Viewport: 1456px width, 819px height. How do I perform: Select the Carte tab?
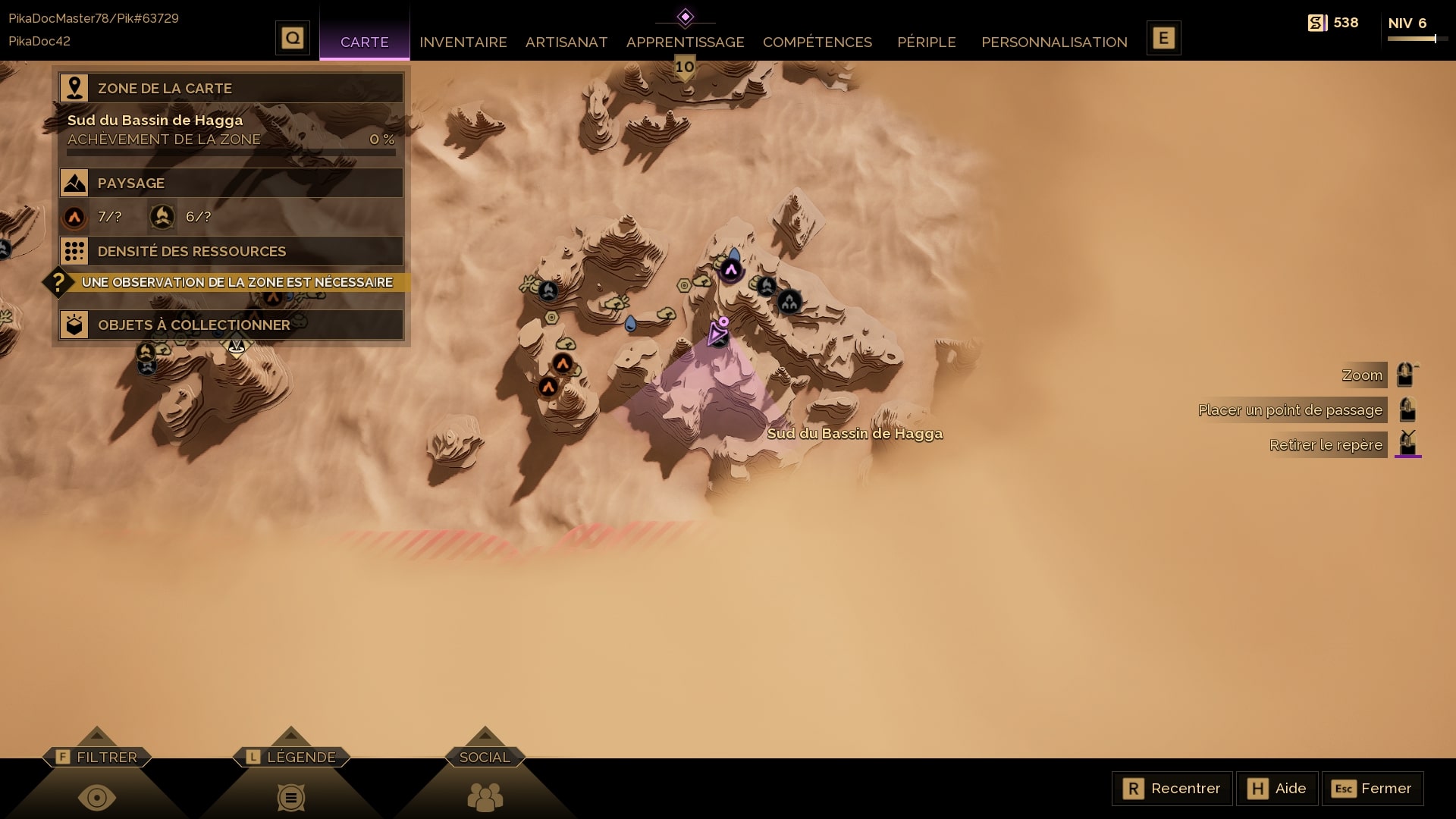[x=364, y=42]
